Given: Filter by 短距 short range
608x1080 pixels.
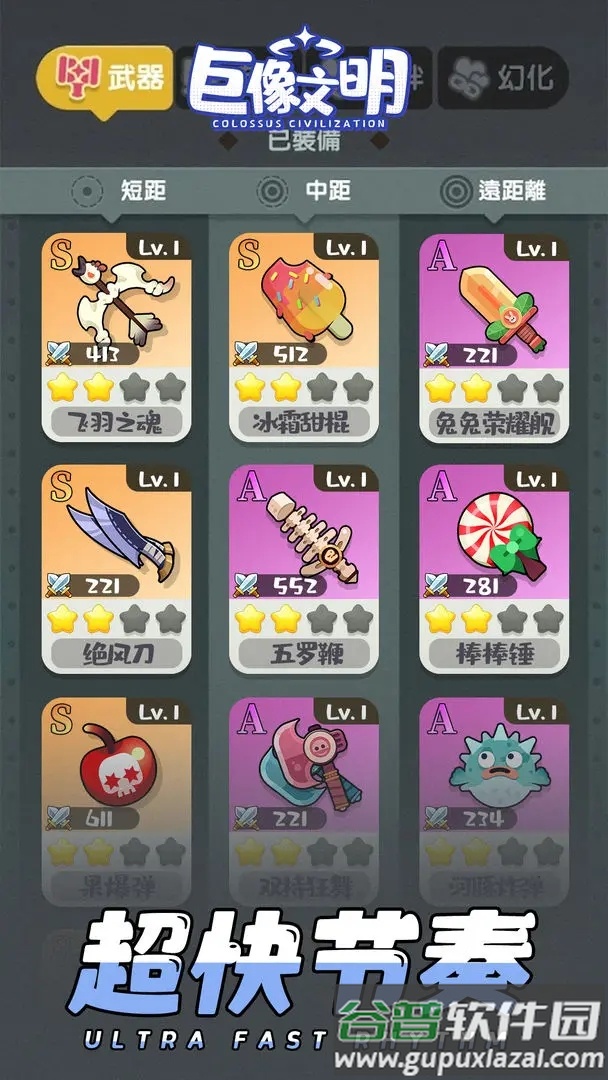Looking at the screenshot, I should pos(124,191).
